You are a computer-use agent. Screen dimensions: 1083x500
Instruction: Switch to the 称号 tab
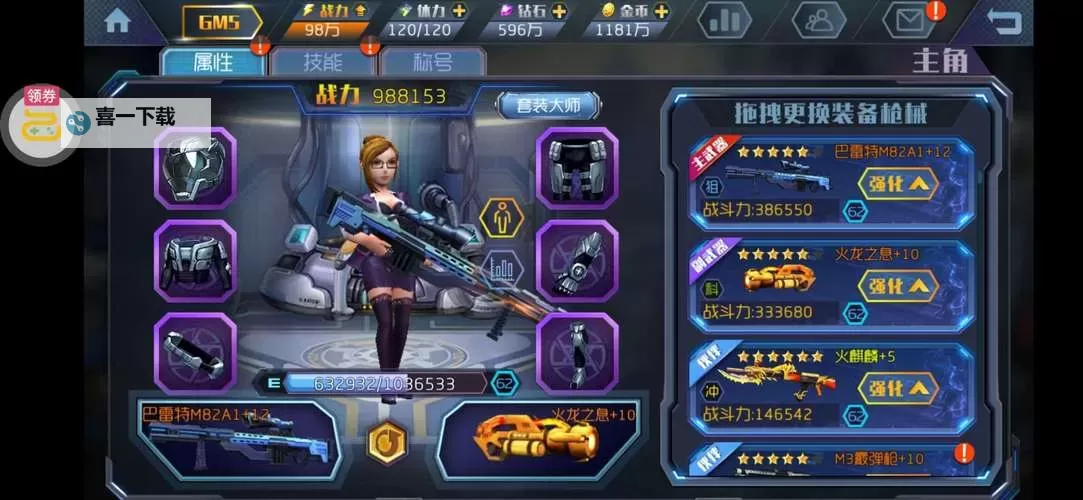pyautogui.click(x=432, y=62)
